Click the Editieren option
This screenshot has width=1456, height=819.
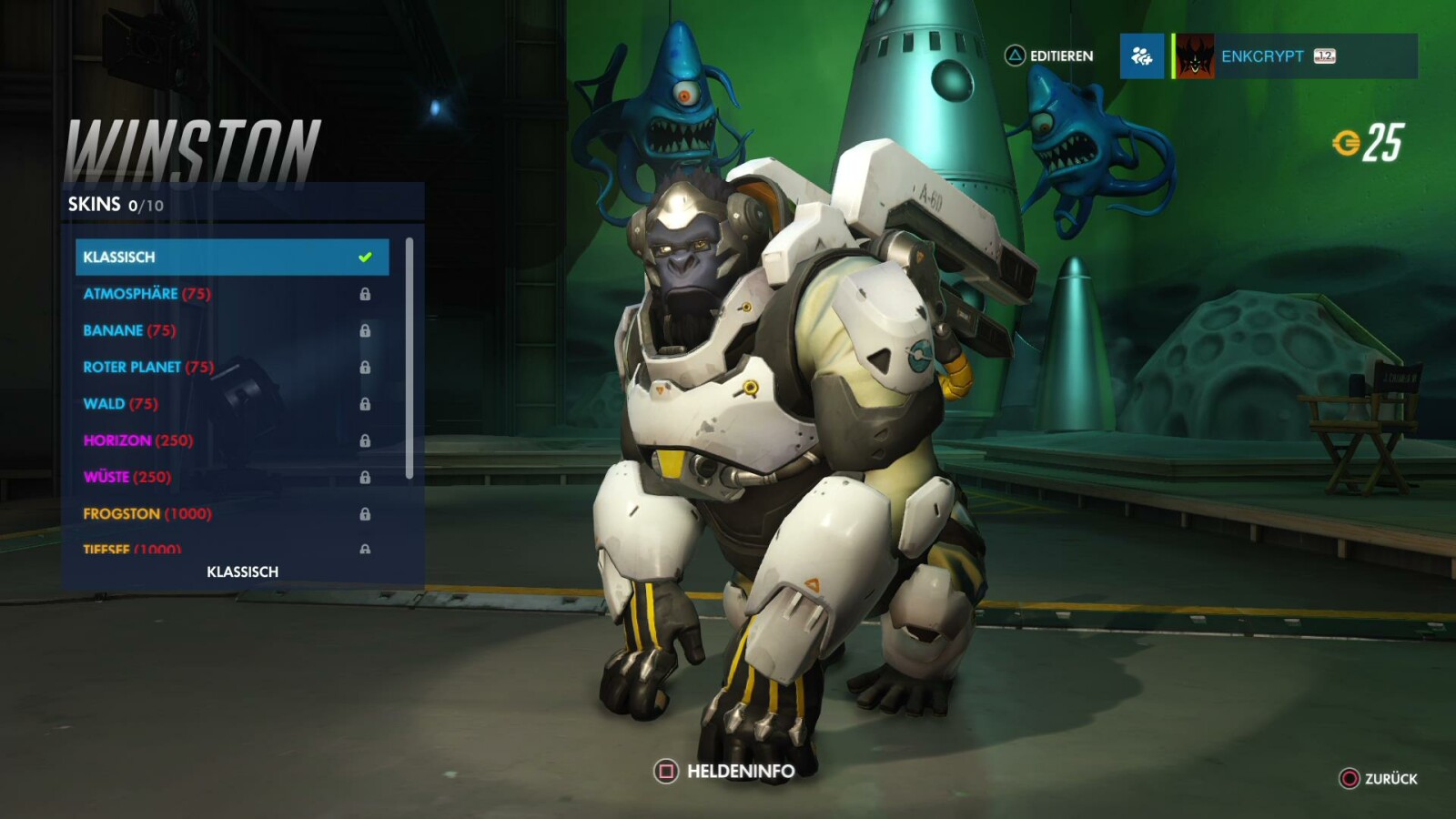pyautogui.click(x=1049, y=56)
